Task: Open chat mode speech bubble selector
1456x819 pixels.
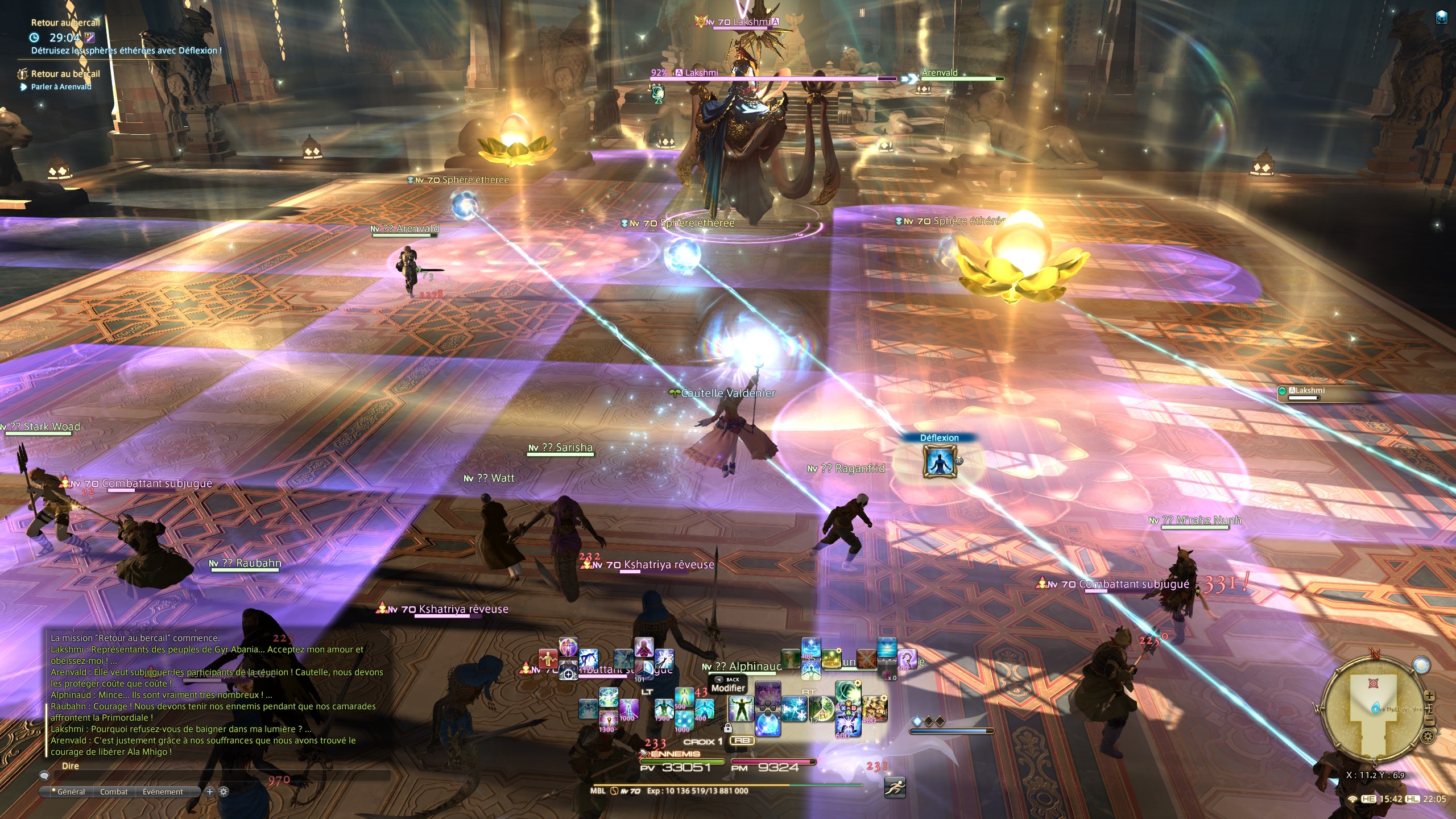Action: (x=44, y=775)
